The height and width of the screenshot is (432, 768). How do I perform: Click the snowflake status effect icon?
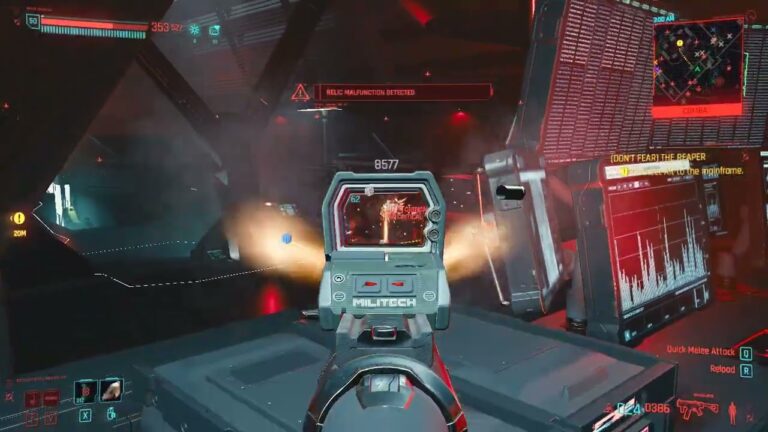(194, 30)
